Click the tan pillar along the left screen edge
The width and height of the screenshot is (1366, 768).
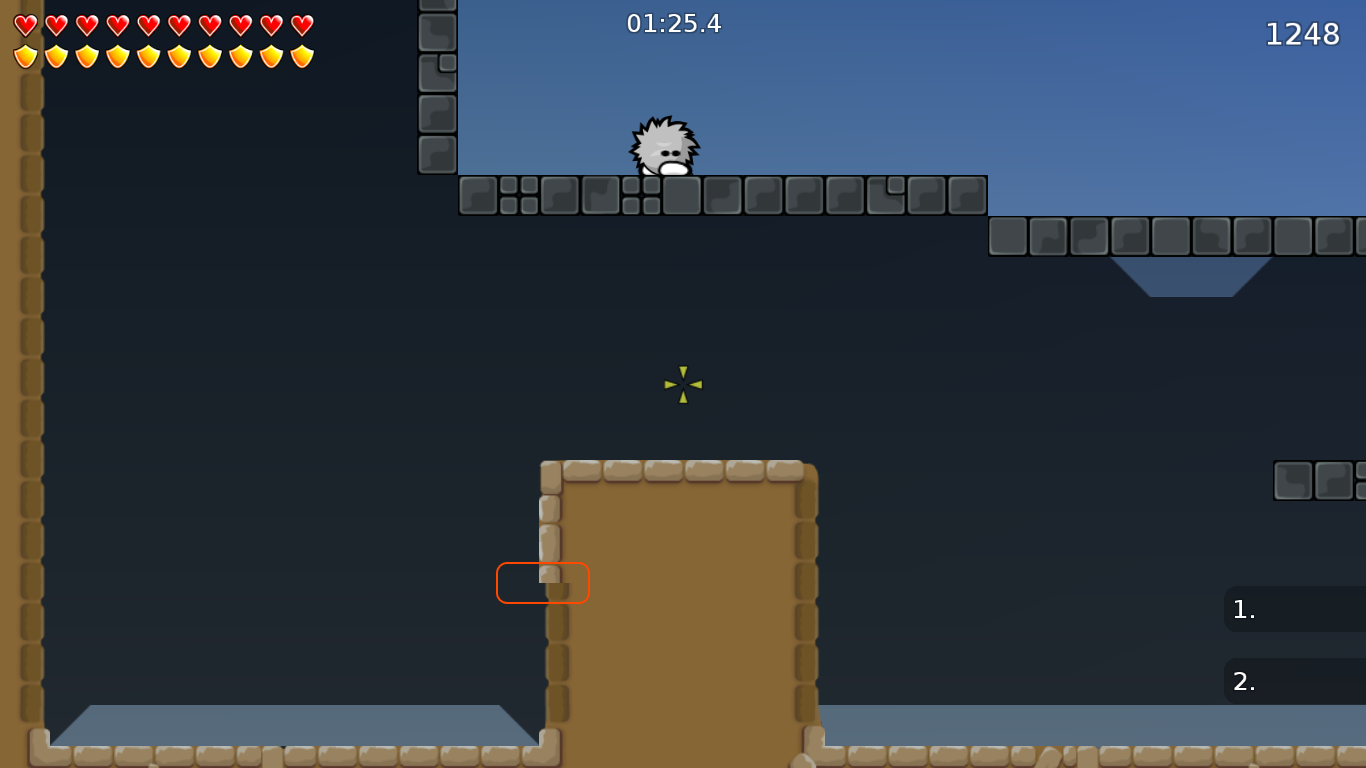pos(20,400)
